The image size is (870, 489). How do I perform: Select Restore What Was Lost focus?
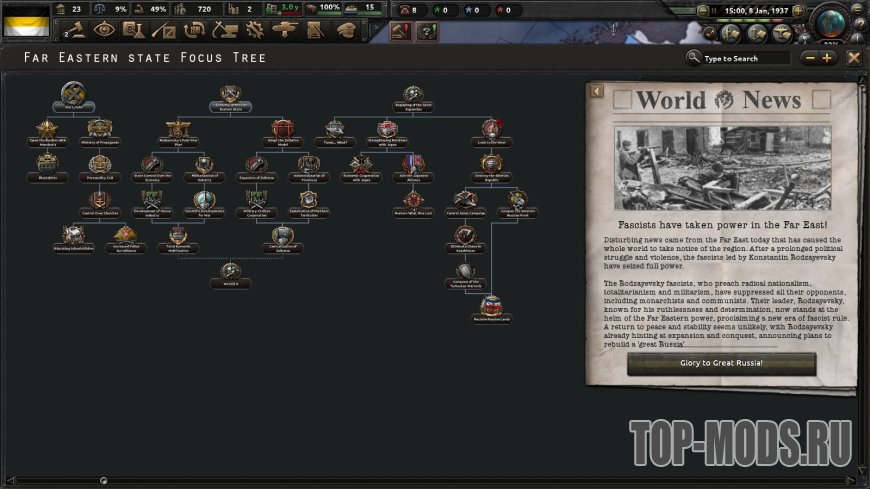[413, 201]
